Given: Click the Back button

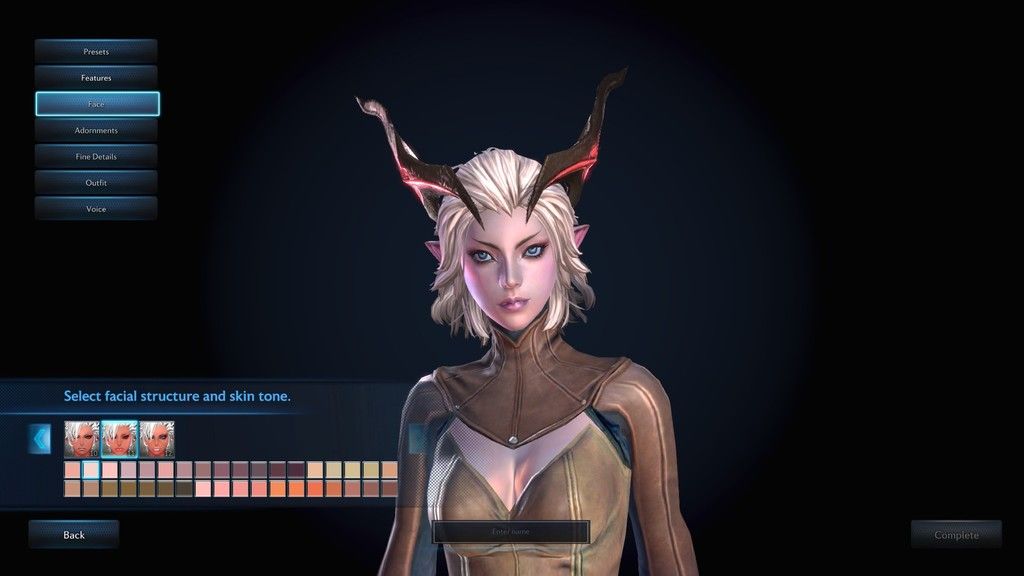Looking at the screenshot, I should (74, 535).
